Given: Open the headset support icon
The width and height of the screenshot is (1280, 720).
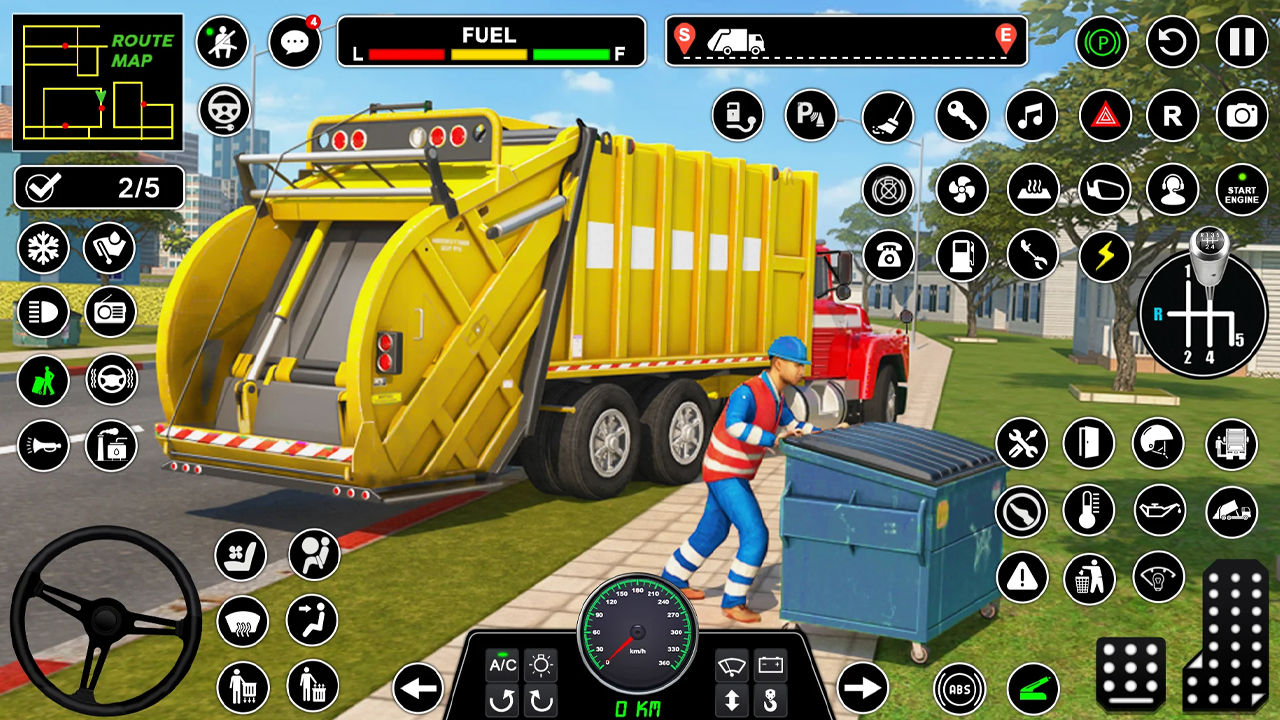Looking at the screenshot, I should click(1172, 190).
